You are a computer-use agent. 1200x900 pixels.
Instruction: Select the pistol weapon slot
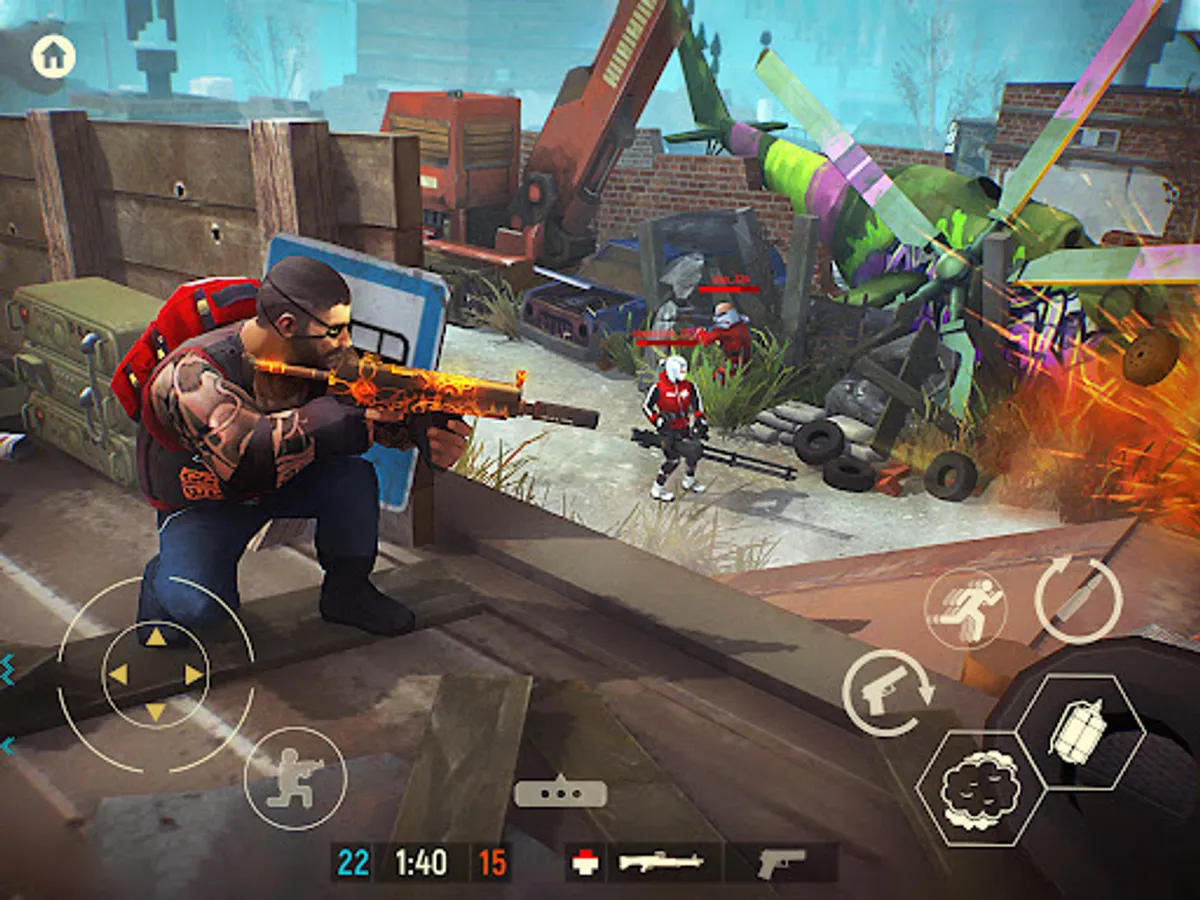click(x=781, y=862)
